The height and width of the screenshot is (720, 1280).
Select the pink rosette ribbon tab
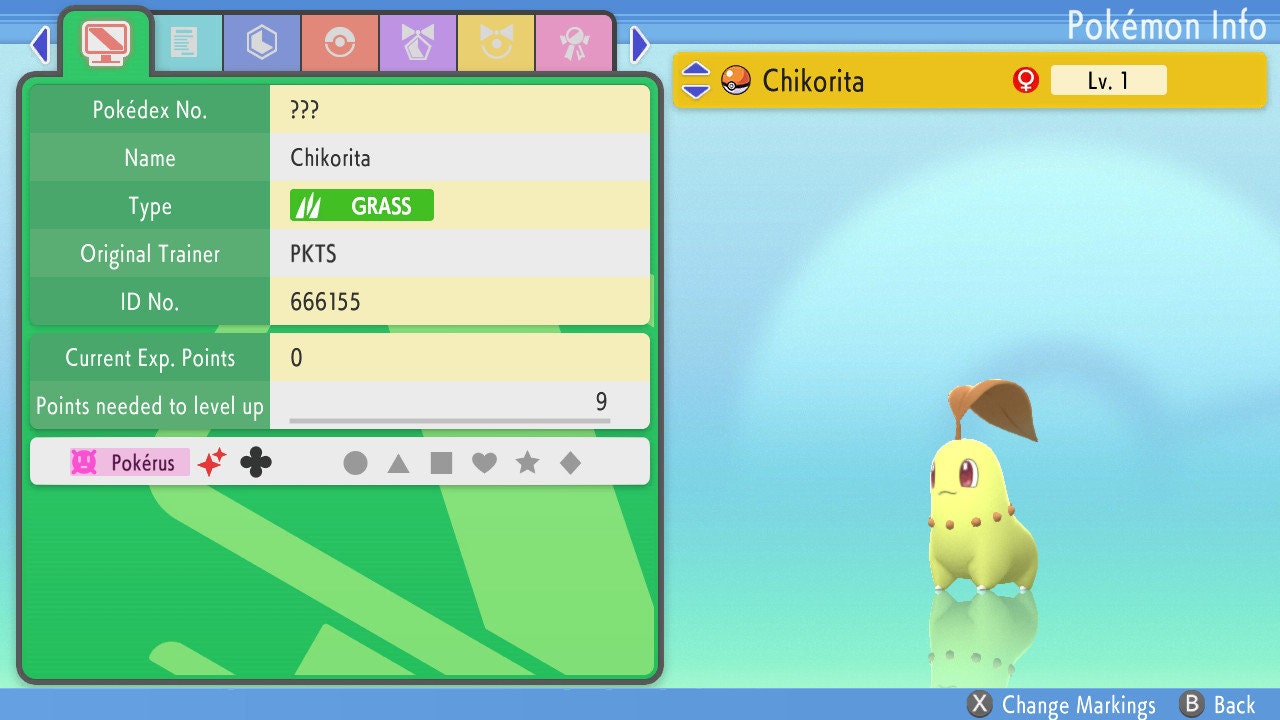point(574,42)
